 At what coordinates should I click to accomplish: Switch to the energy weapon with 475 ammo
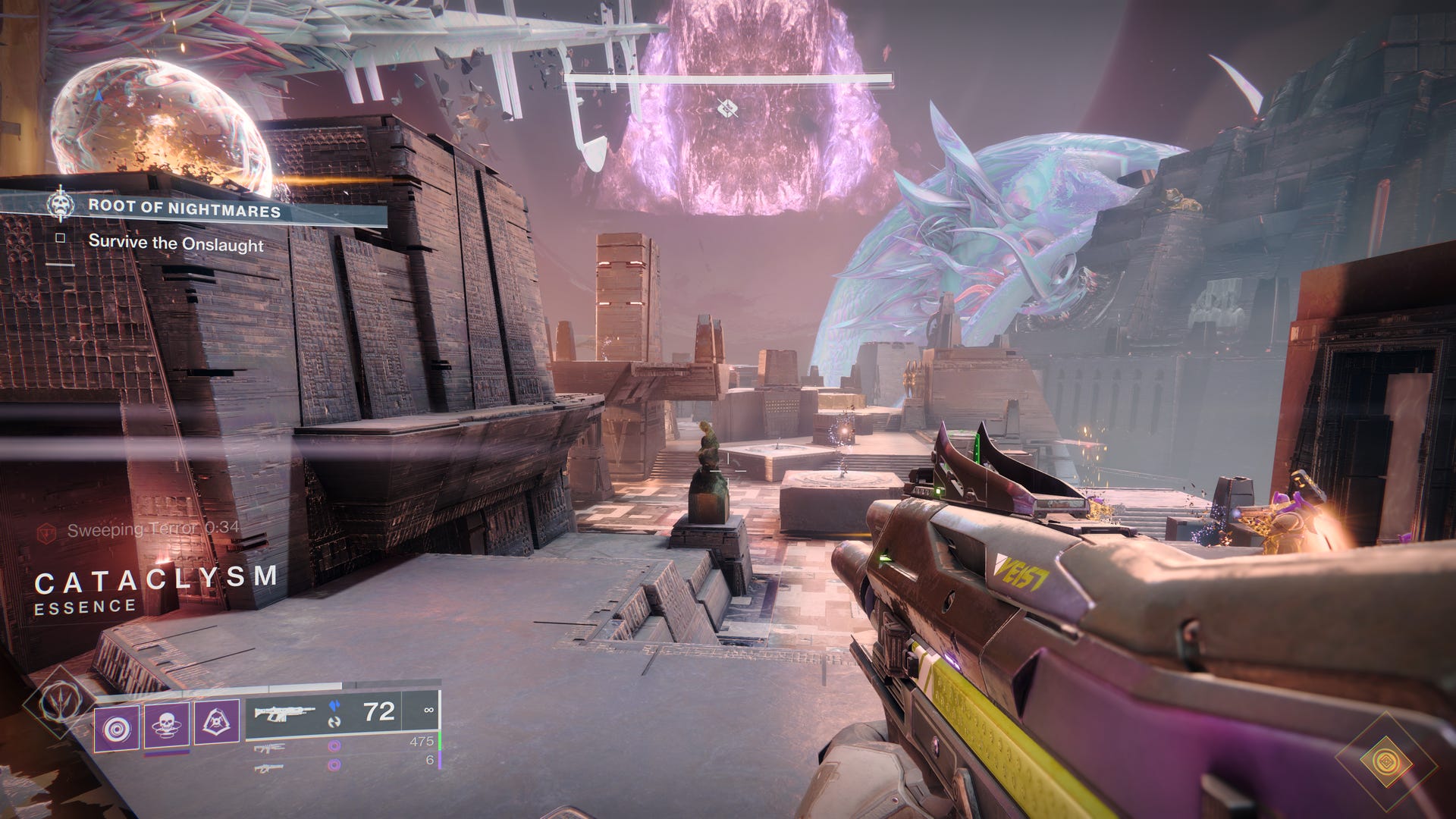[270, 748]
